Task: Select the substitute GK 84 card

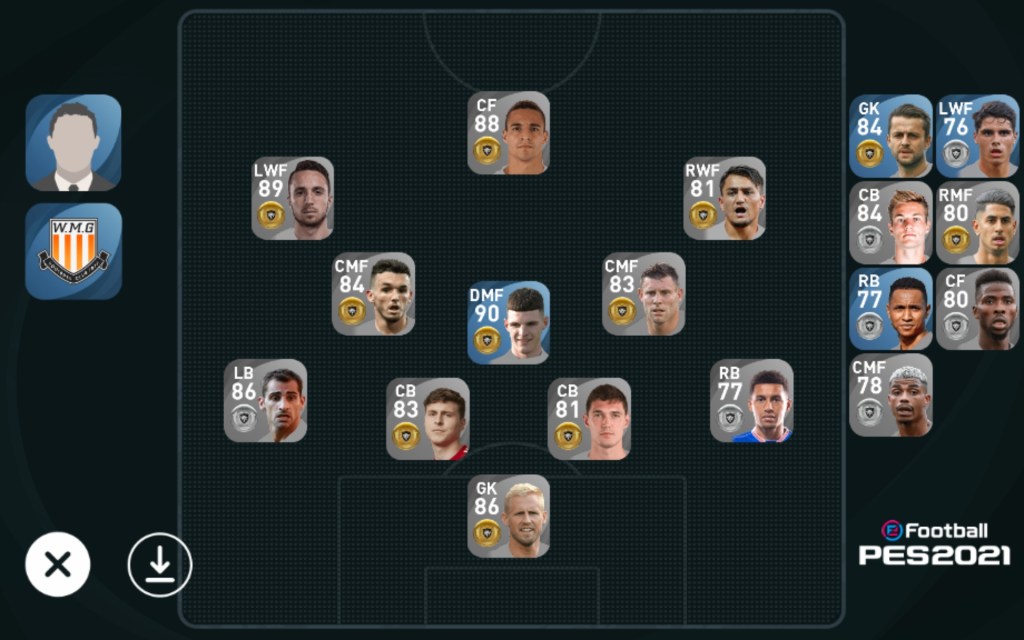Action: [x=890, y=136]
